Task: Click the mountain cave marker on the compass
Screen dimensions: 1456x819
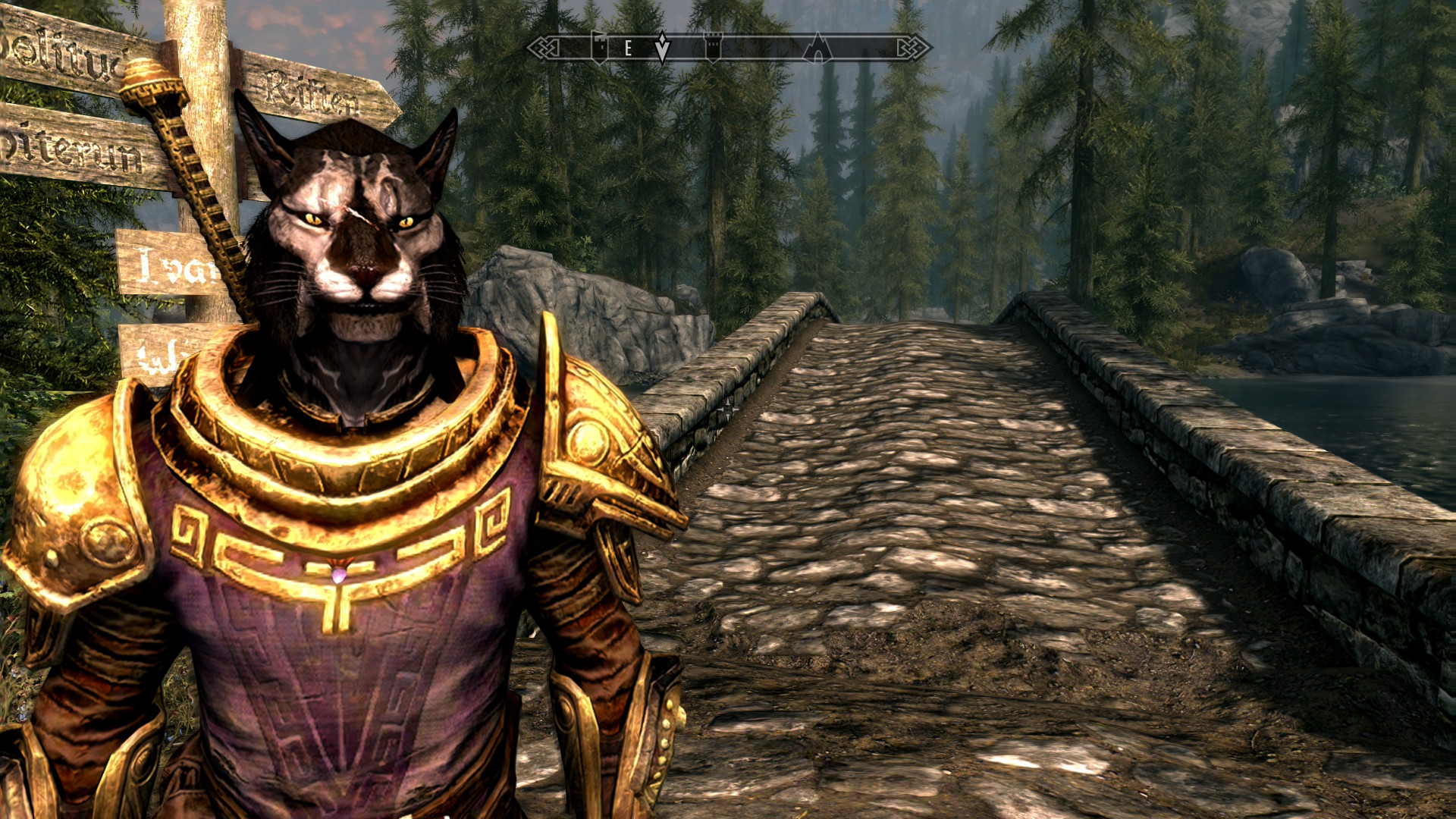Action: [817, 48]
